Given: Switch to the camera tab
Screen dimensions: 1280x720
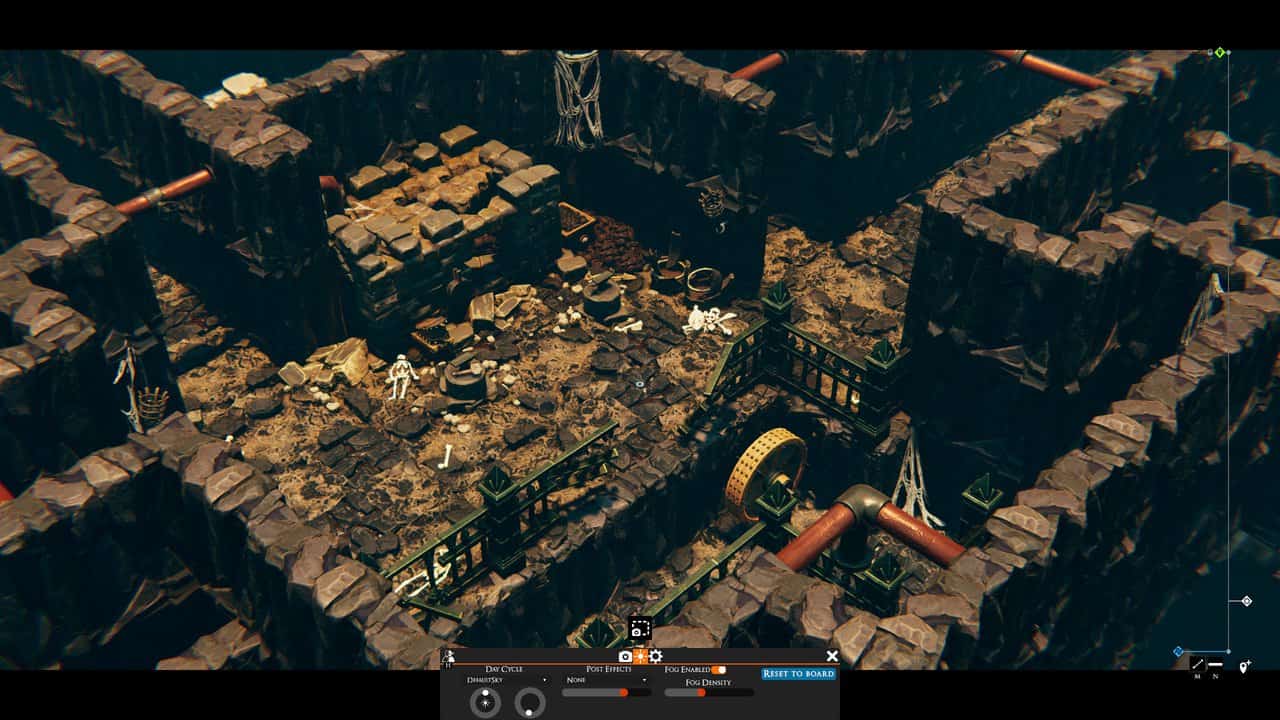Looking at the screenshot, I should [625, 657].
